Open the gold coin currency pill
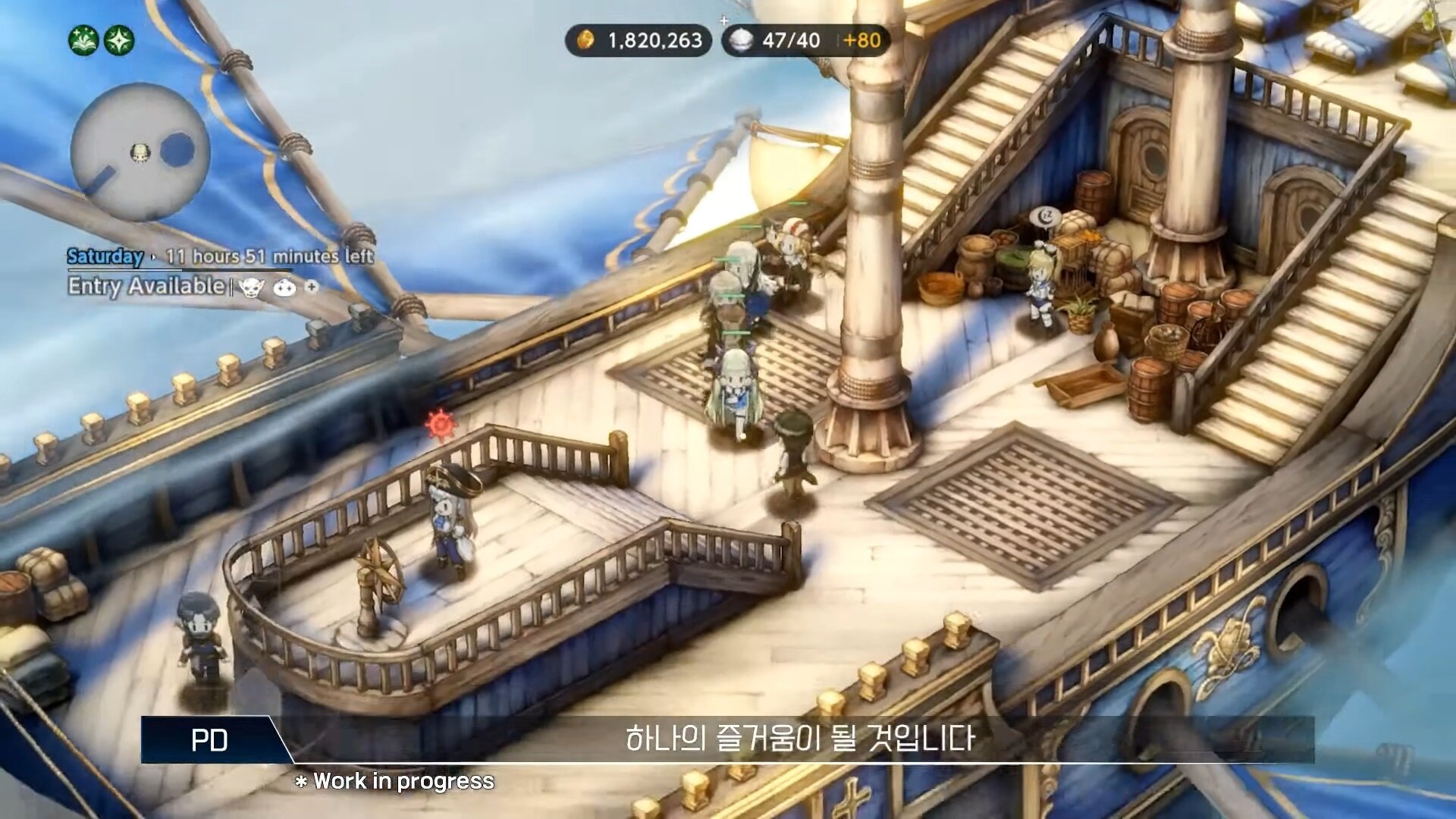1456x819 pixels. pyautogui.click(x=639, y=40)
